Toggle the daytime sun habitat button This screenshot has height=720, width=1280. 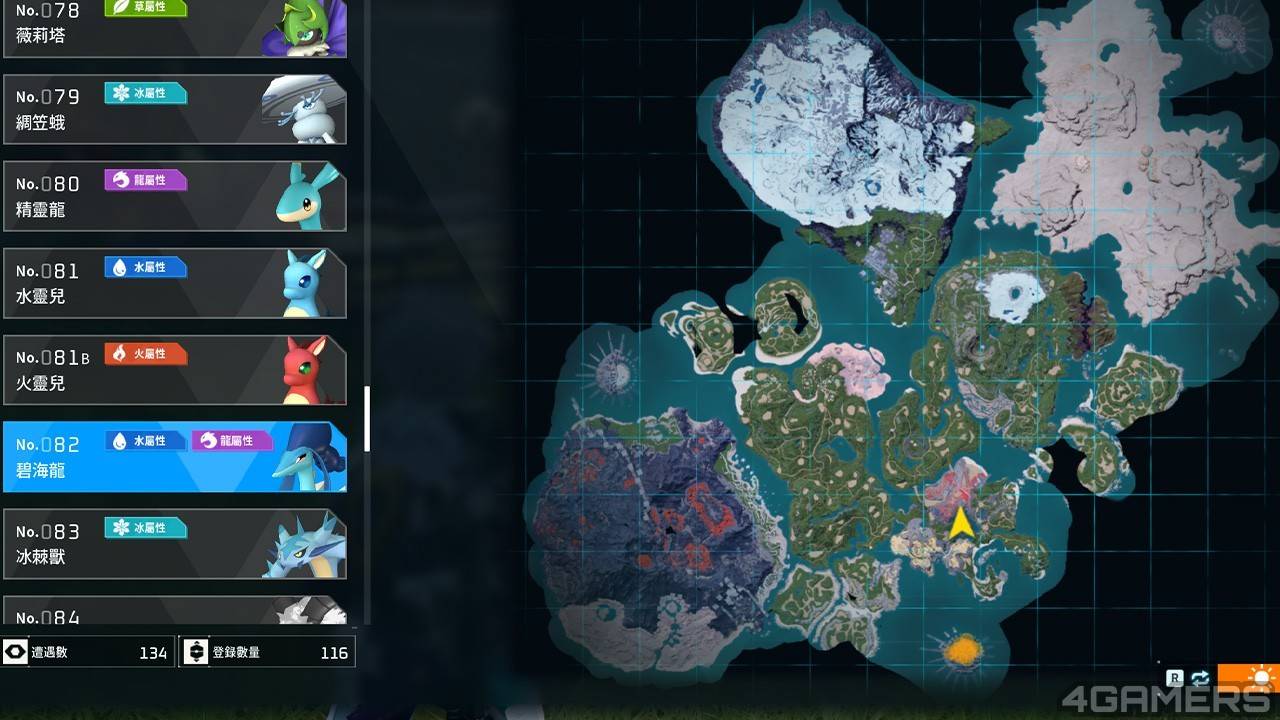point(1260,680)
